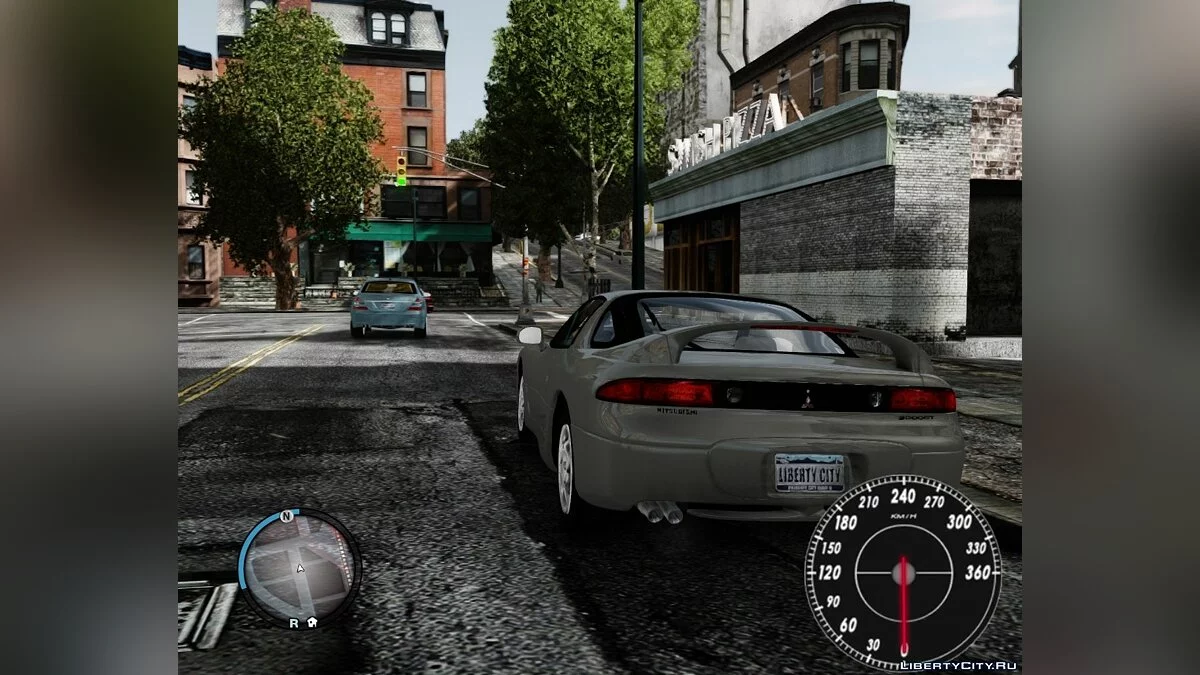Open the LibertyCity.Ru watermark link

click(x=958, y=665)
